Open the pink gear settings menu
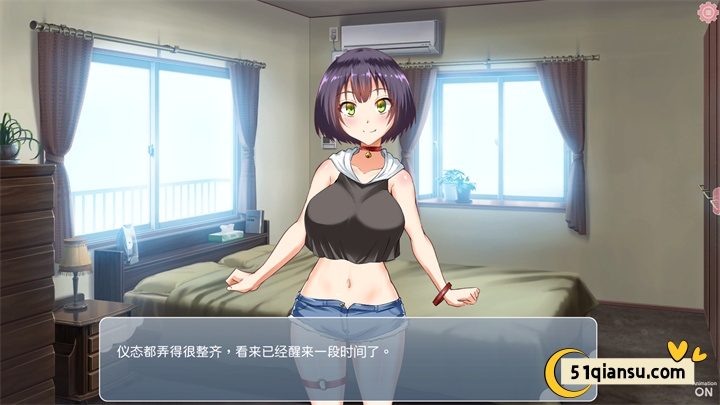 [x=708, y=11]
